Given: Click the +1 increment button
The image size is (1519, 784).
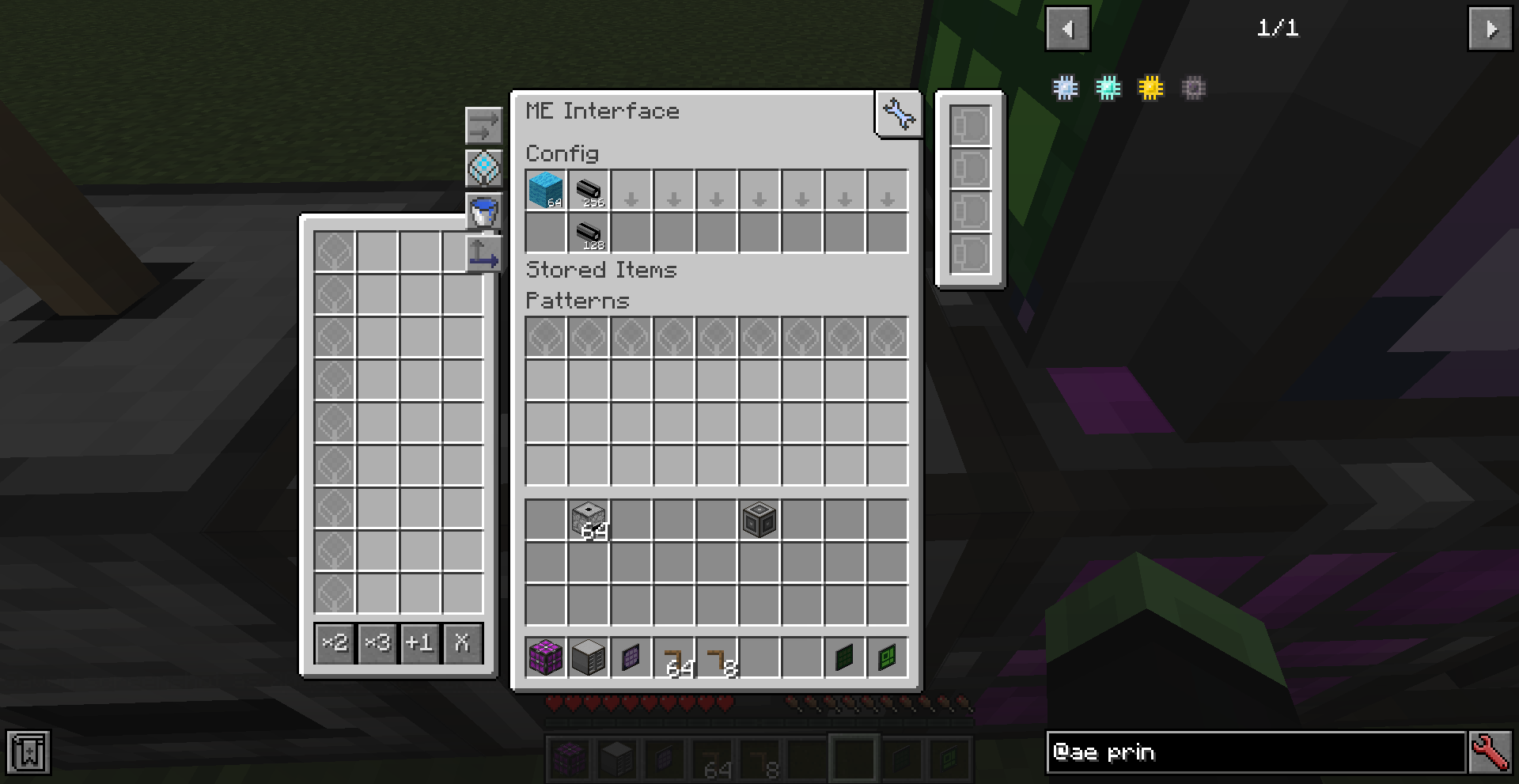Looking at the screenshot, I should [x=420, y=643].
